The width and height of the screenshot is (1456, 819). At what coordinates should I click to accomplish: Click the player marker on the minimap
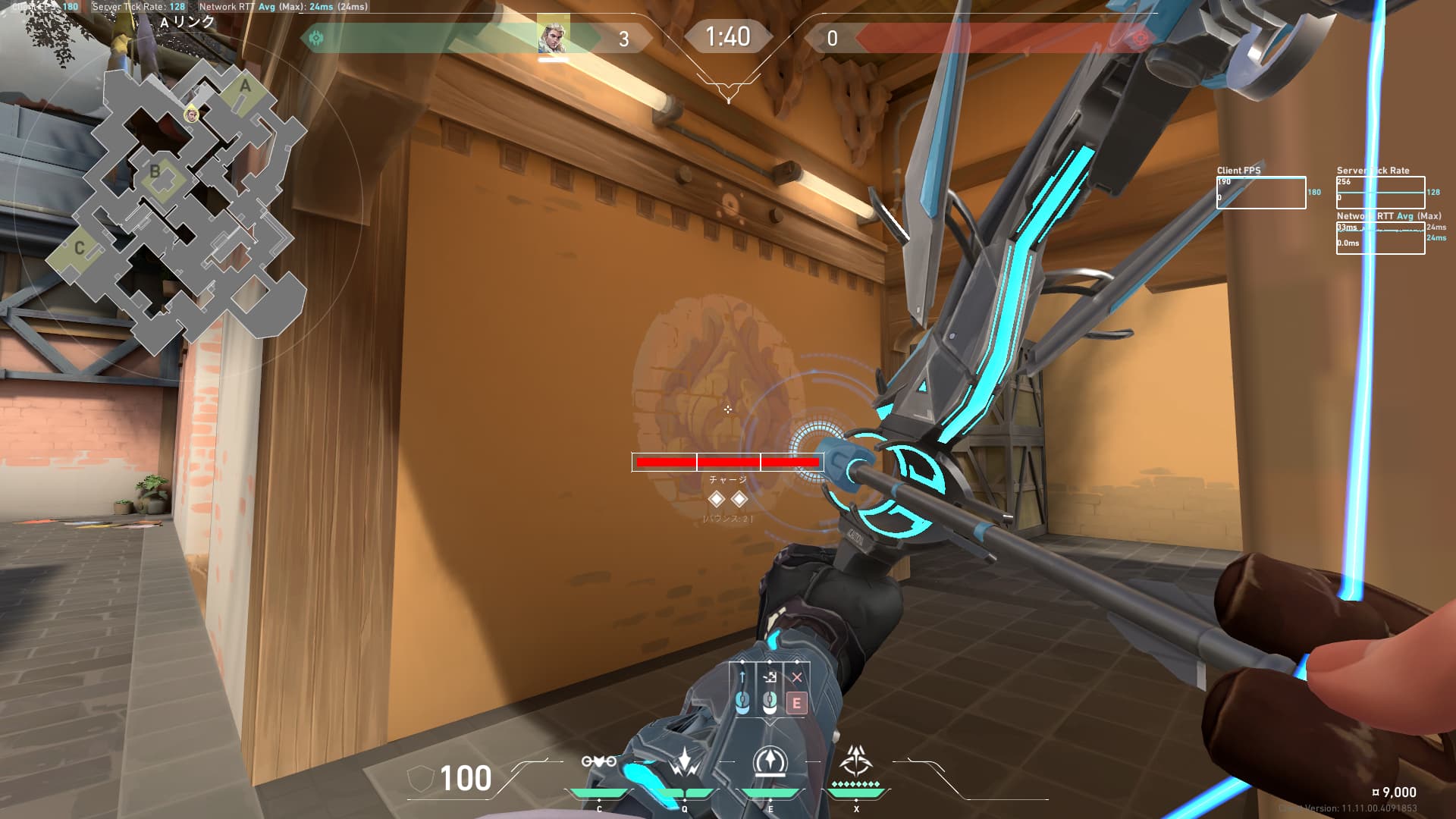click(x=192, y=115)
